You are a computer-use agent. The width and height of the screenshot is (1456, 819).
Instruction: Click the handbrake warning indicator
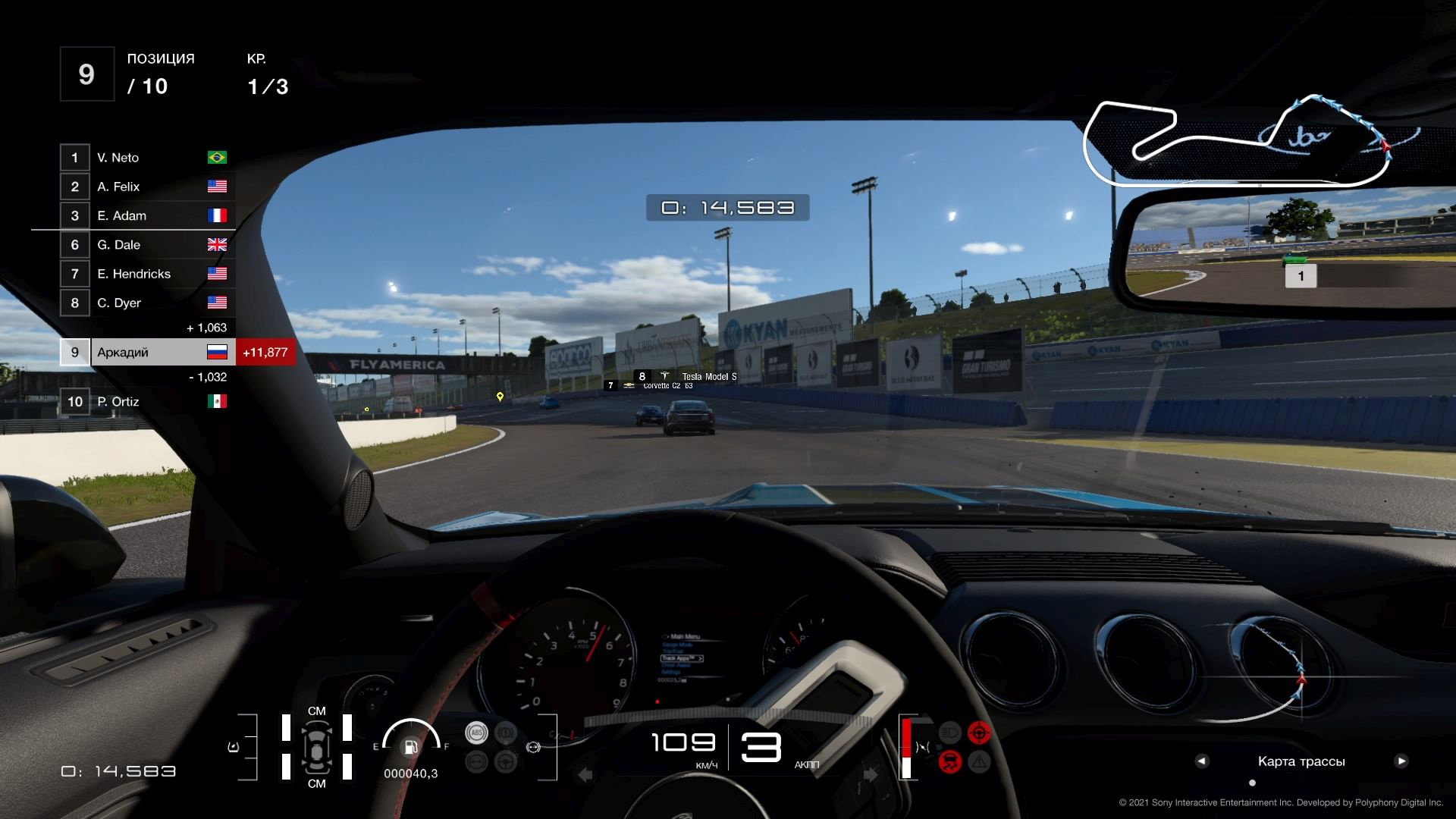point(506,733)
